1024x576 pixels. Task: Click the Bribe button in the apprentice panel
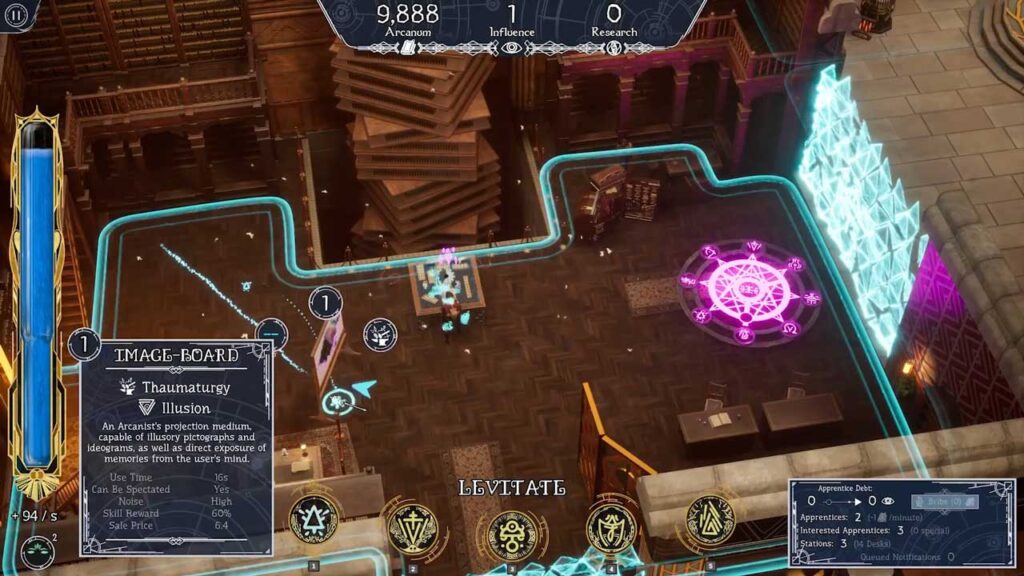(x=944, y=501)
